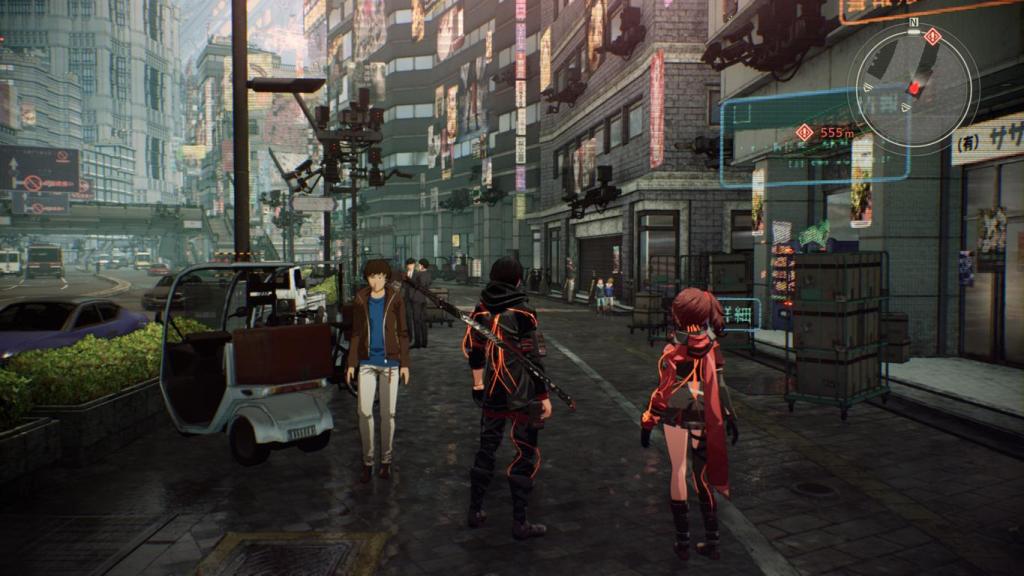Select the red objective diamond on the minimap rim

coord(933,36)
